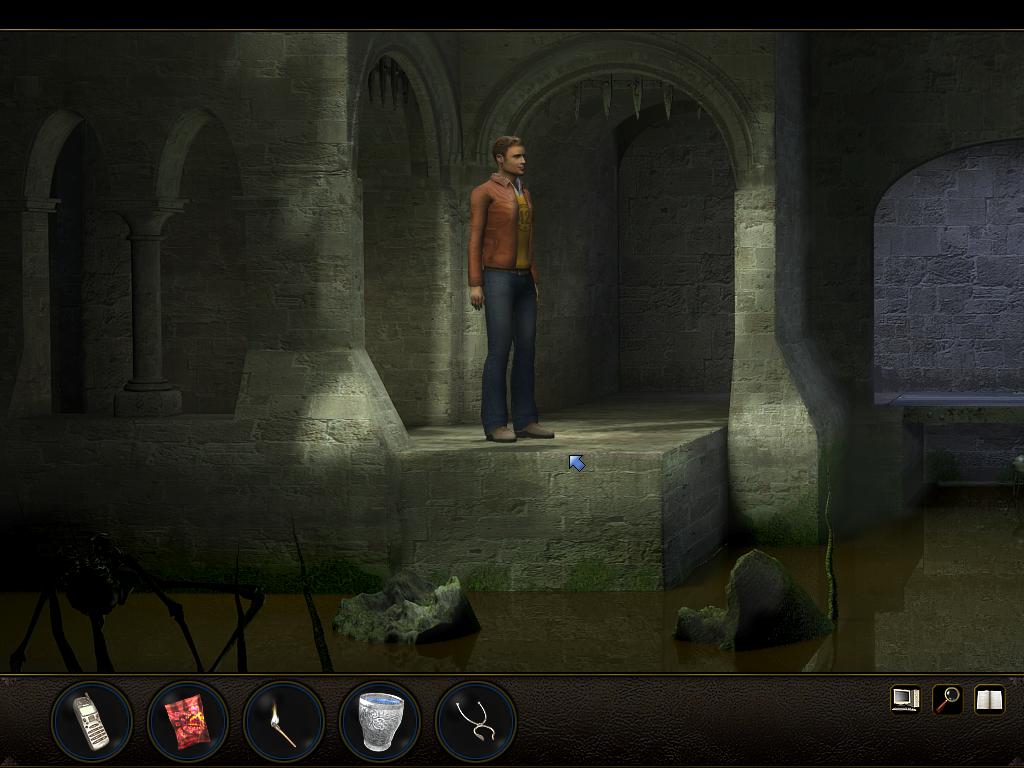Viewport: 1024px width, 768px height.
Task: Choose the crystal glass of water
Action: click(380, 721)
